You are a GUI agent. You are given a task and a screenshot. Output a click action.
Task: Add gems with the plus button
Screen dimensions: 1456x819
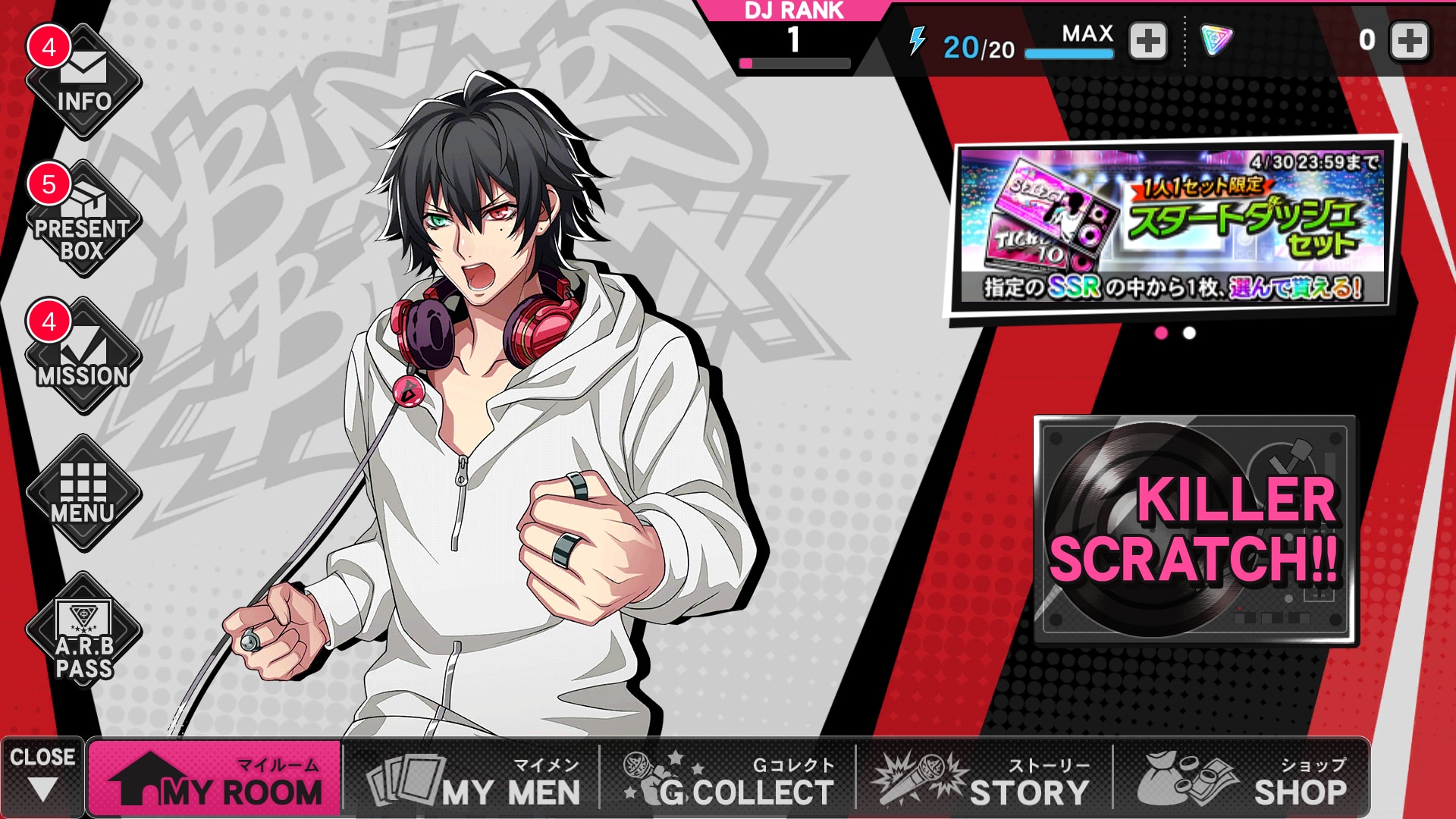[1409, 41]
